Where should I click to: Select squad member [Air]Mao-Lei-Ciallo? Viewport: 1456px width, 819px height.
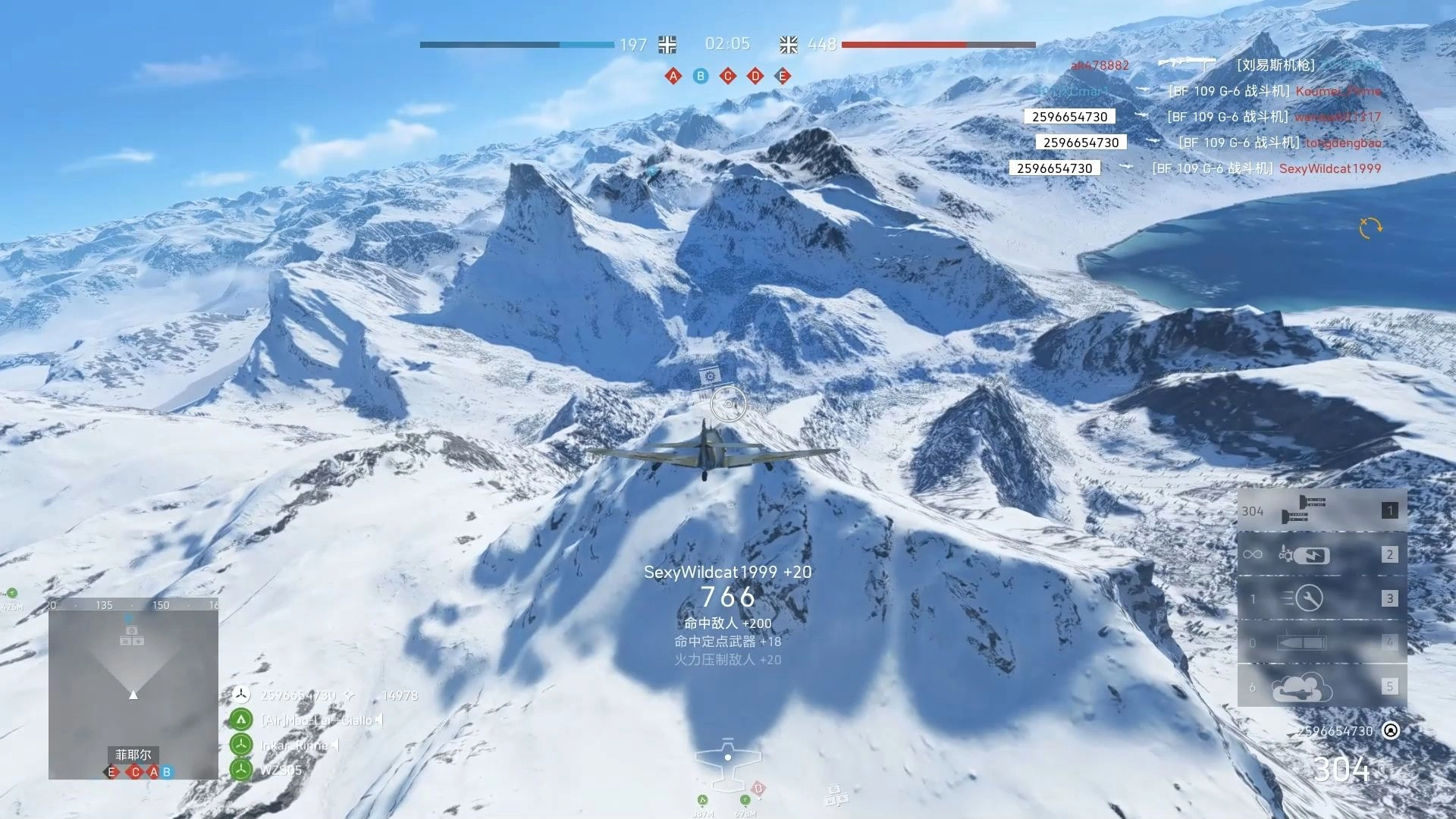pyautogui.click(x=317, y=720)
